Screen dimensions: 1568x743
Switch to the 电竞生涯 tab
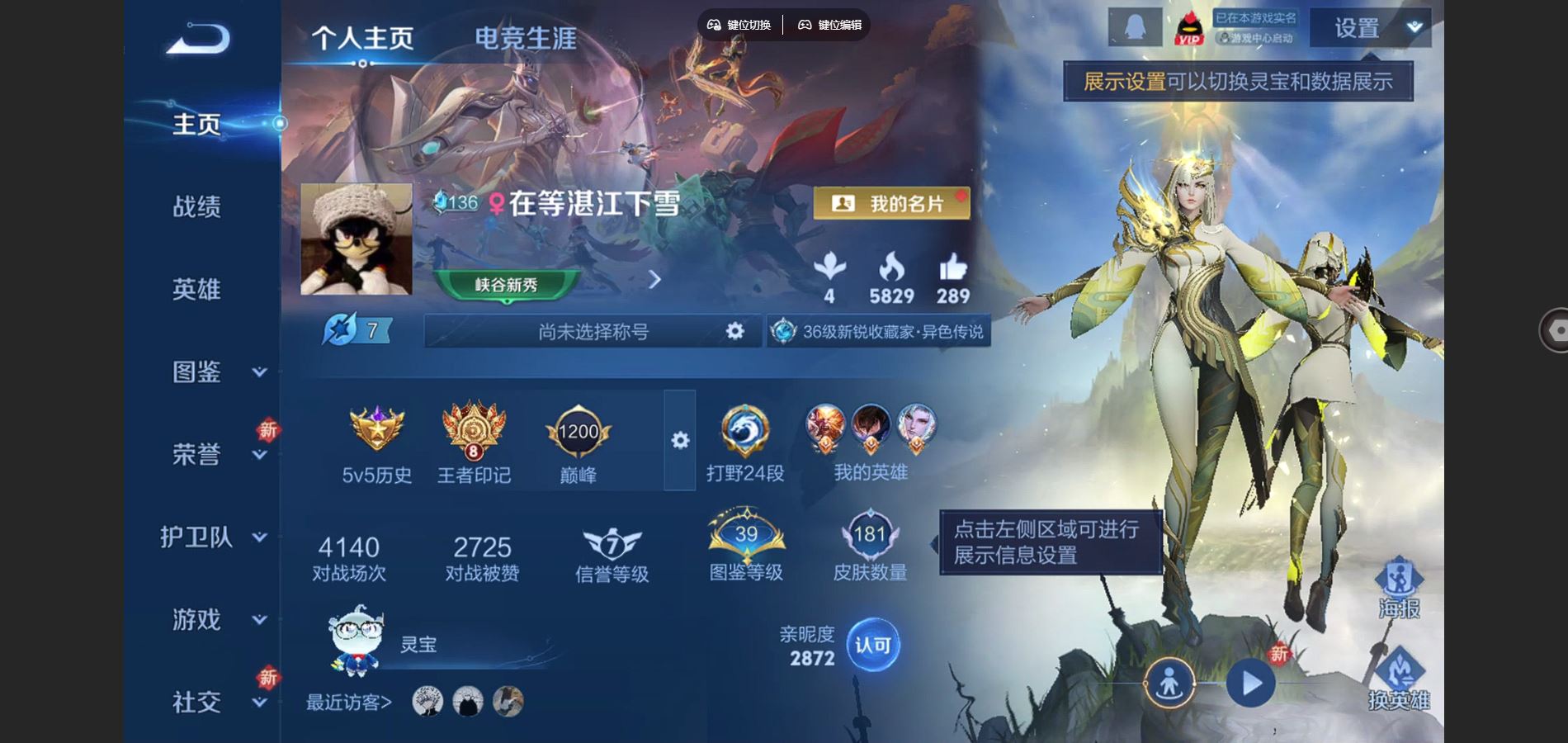pos(526,36)
